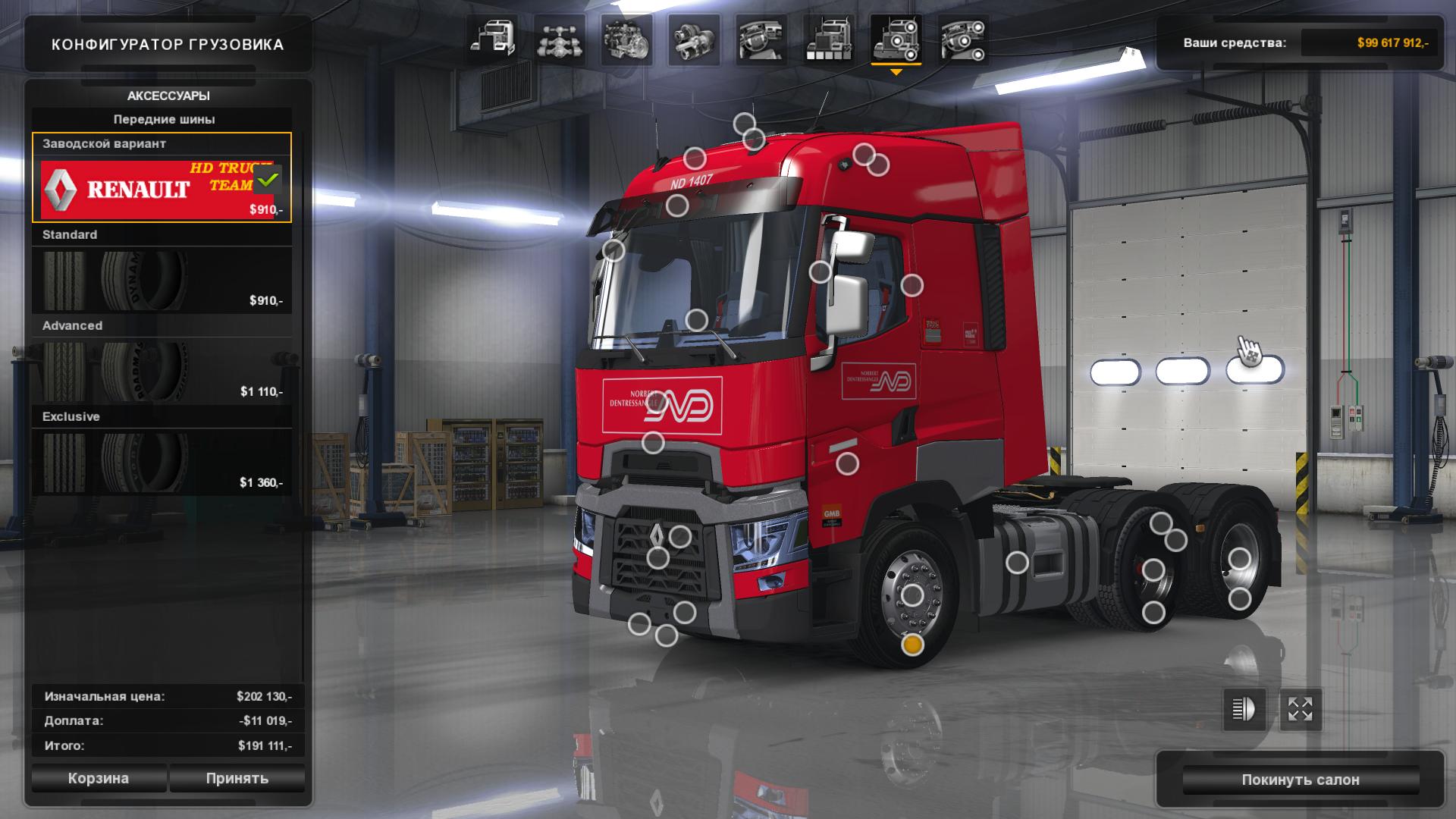Confirm changes with the Принять button
1456x819 pixels.
coord(237,778)
